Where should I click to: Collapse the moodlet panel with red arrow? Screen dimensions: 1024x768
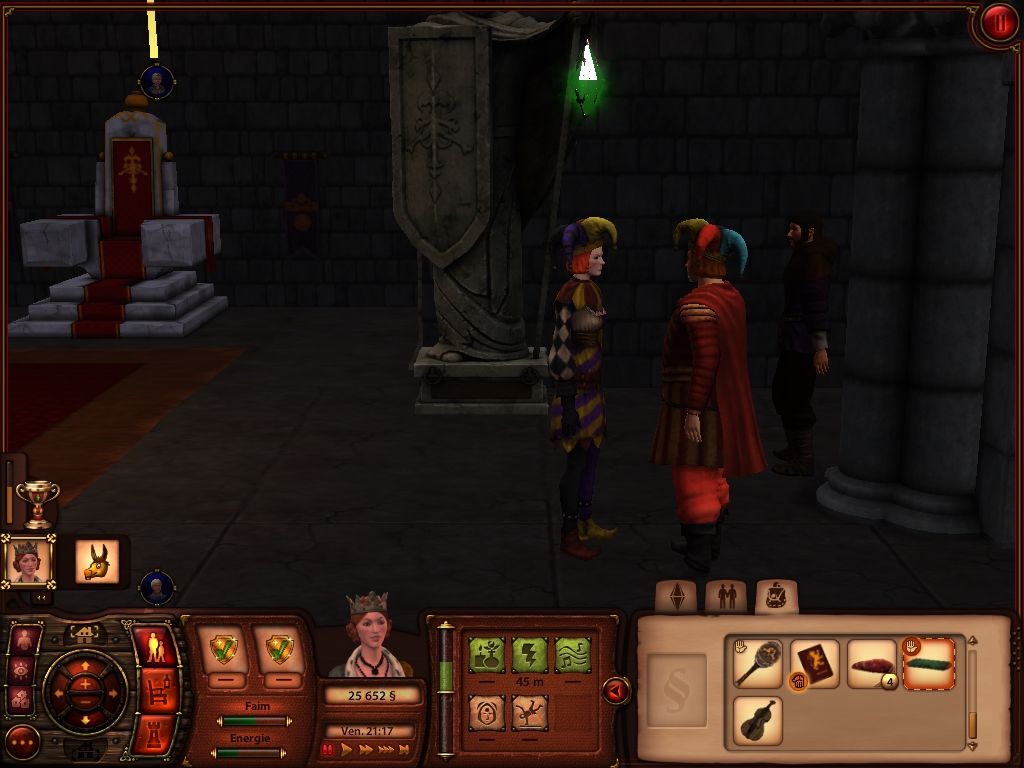[616, 690]
